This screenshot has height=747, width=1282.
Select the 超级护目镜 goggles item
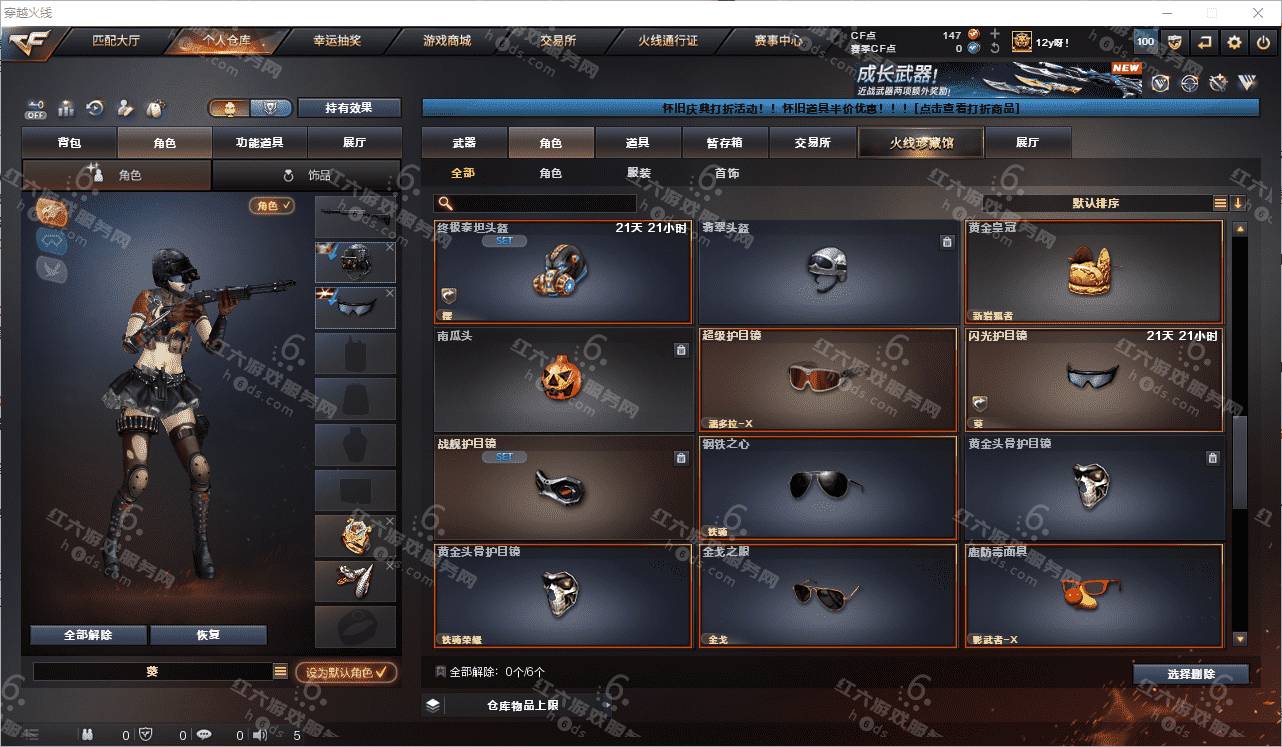(828, 380)
